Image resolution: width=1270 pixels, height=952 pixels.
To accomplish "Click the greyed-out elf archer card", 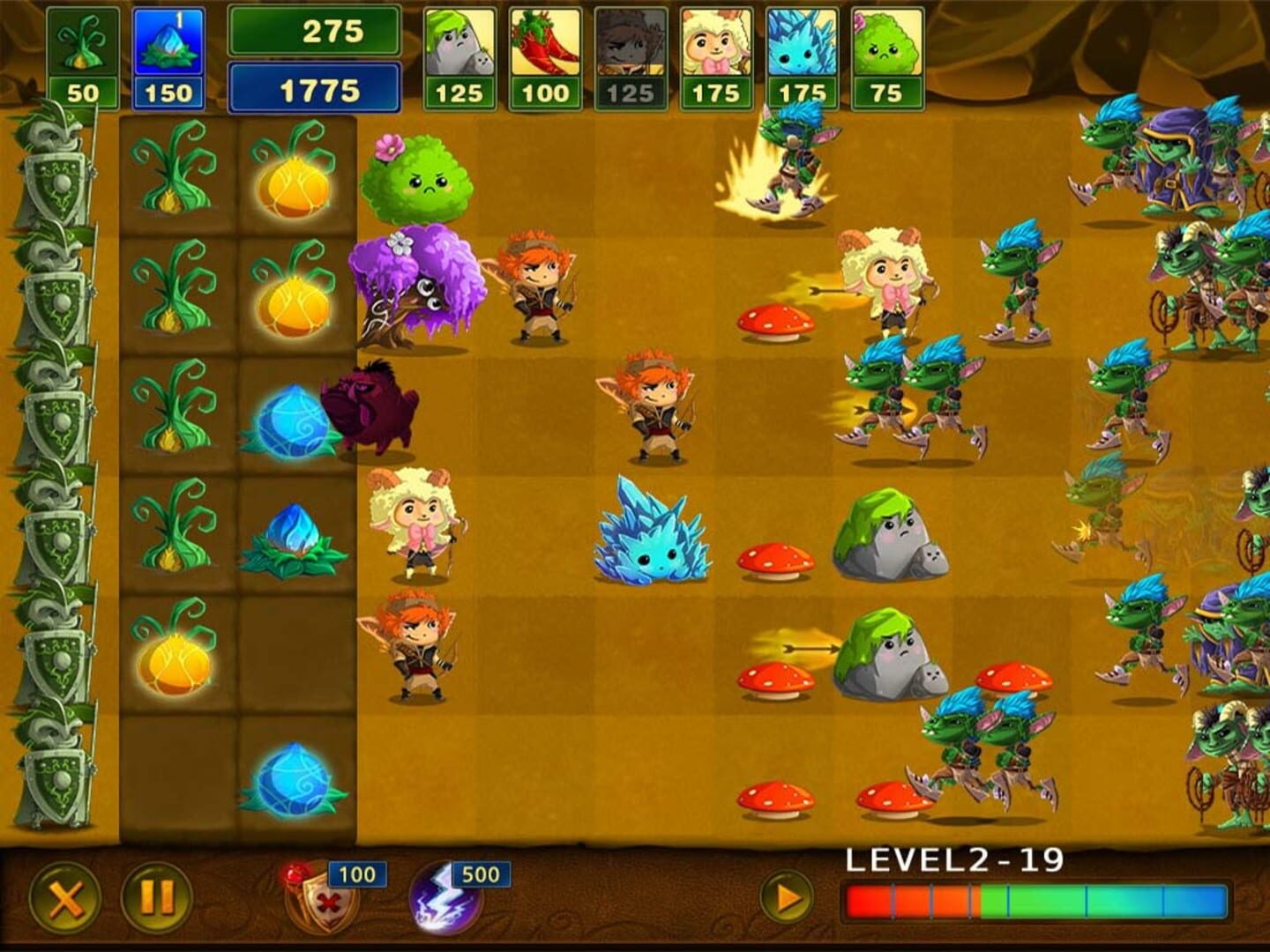I will coord(629,53).
